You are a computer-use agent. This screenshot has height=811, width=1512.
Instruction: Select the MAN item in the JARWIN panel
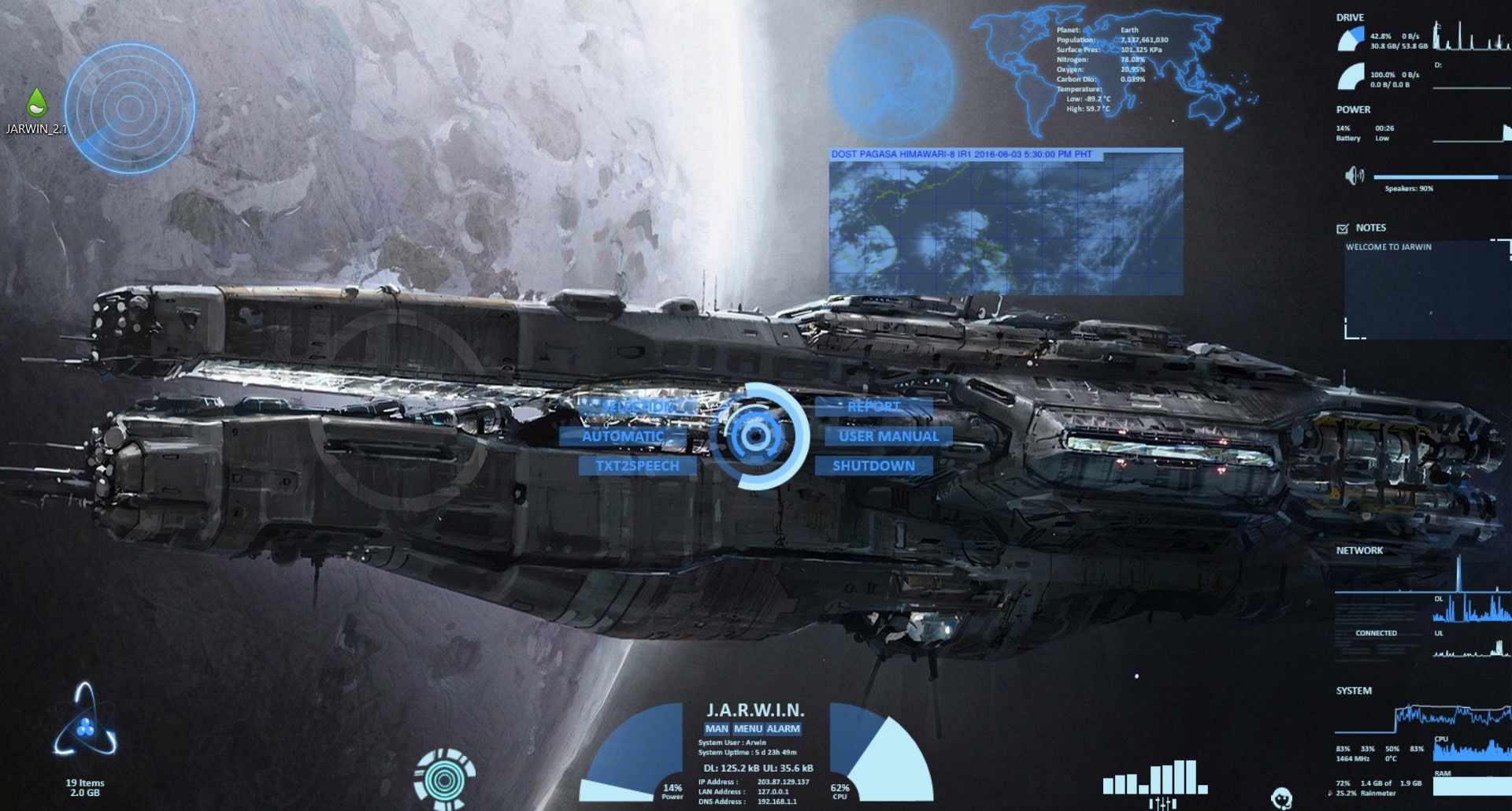pos(715,729)
